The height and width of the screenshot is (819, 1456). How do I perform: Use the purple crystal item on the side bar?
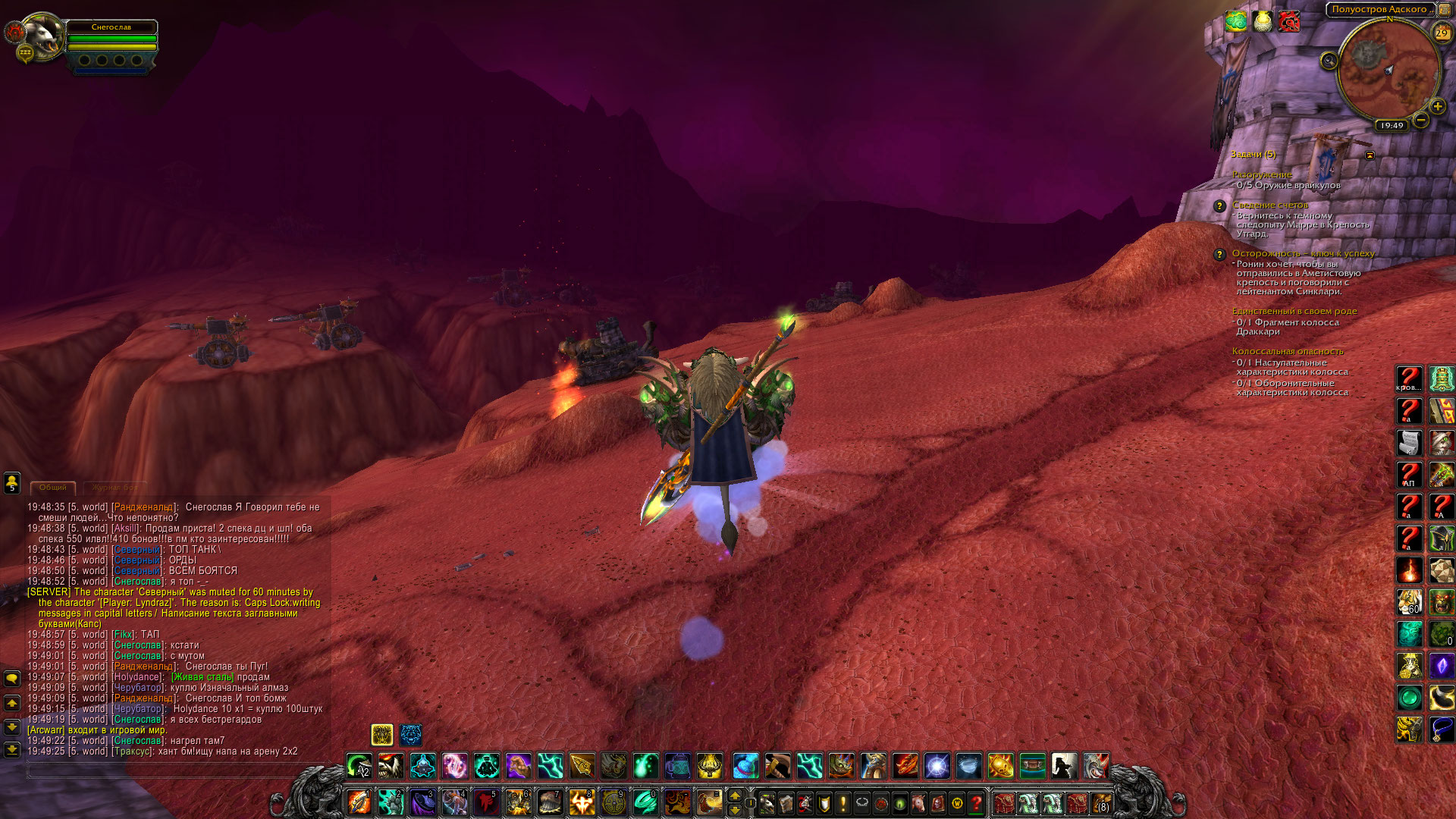tap(1441, 666)
